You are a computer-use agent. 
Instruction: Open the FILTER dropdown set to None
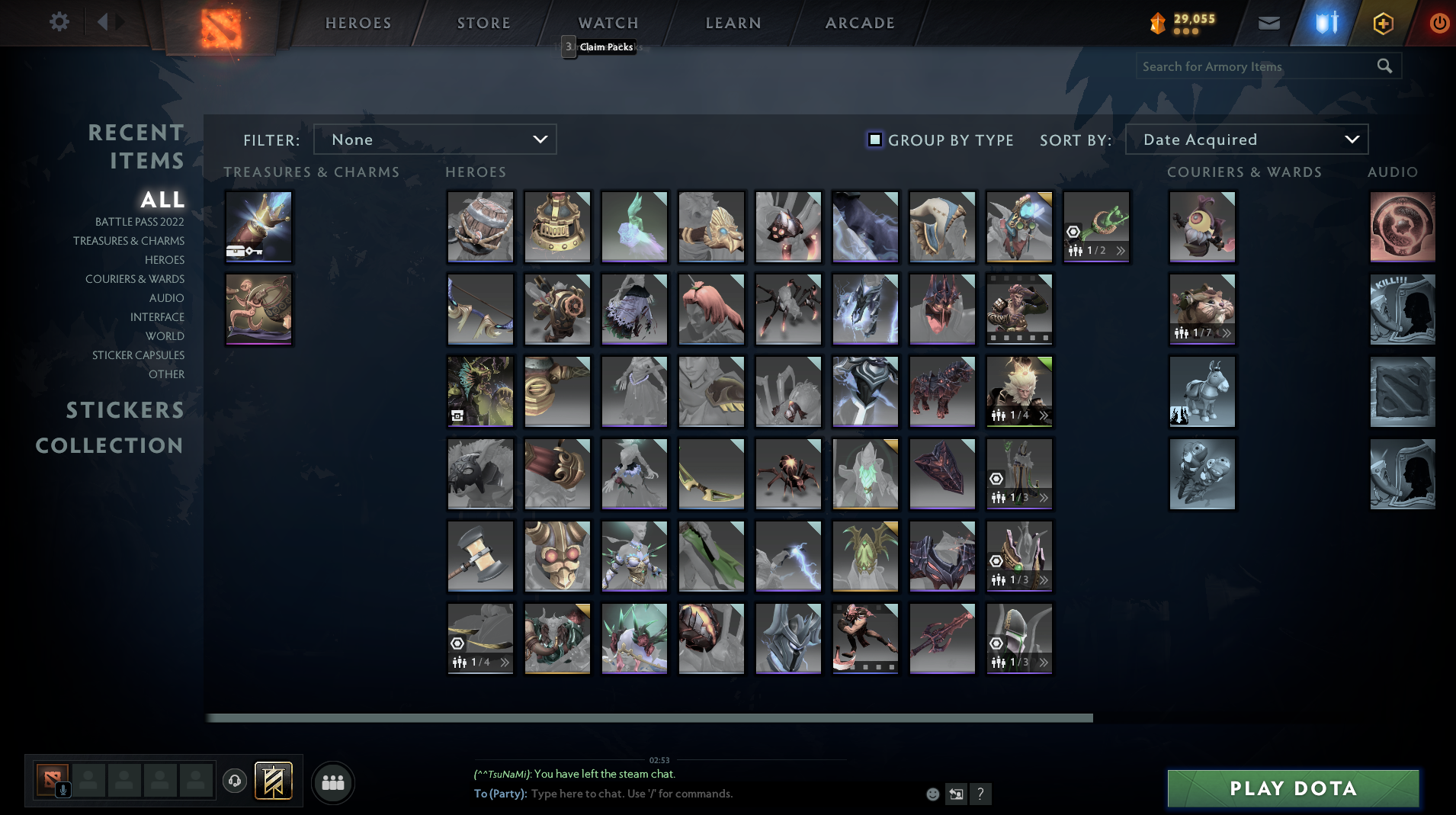[435, 139]
